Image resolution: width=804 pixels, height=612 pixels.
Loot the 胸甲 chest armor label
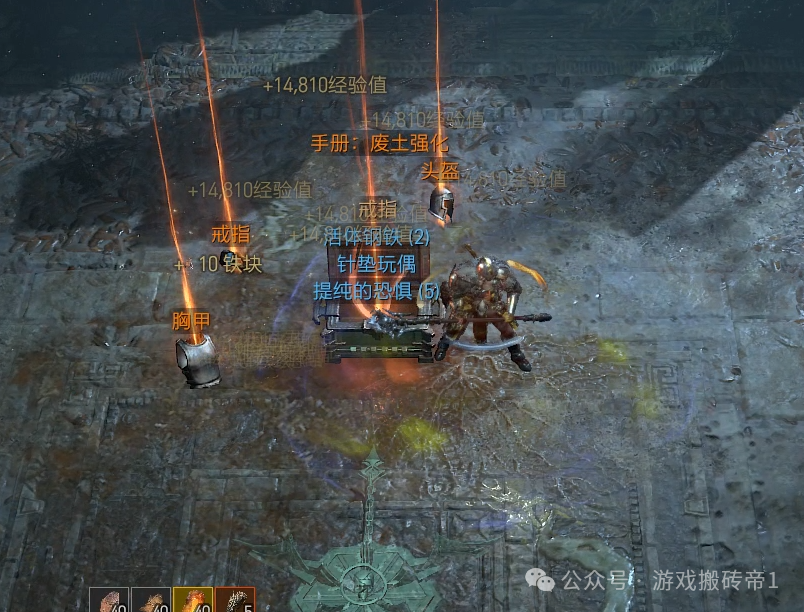(x=191, y=321)
